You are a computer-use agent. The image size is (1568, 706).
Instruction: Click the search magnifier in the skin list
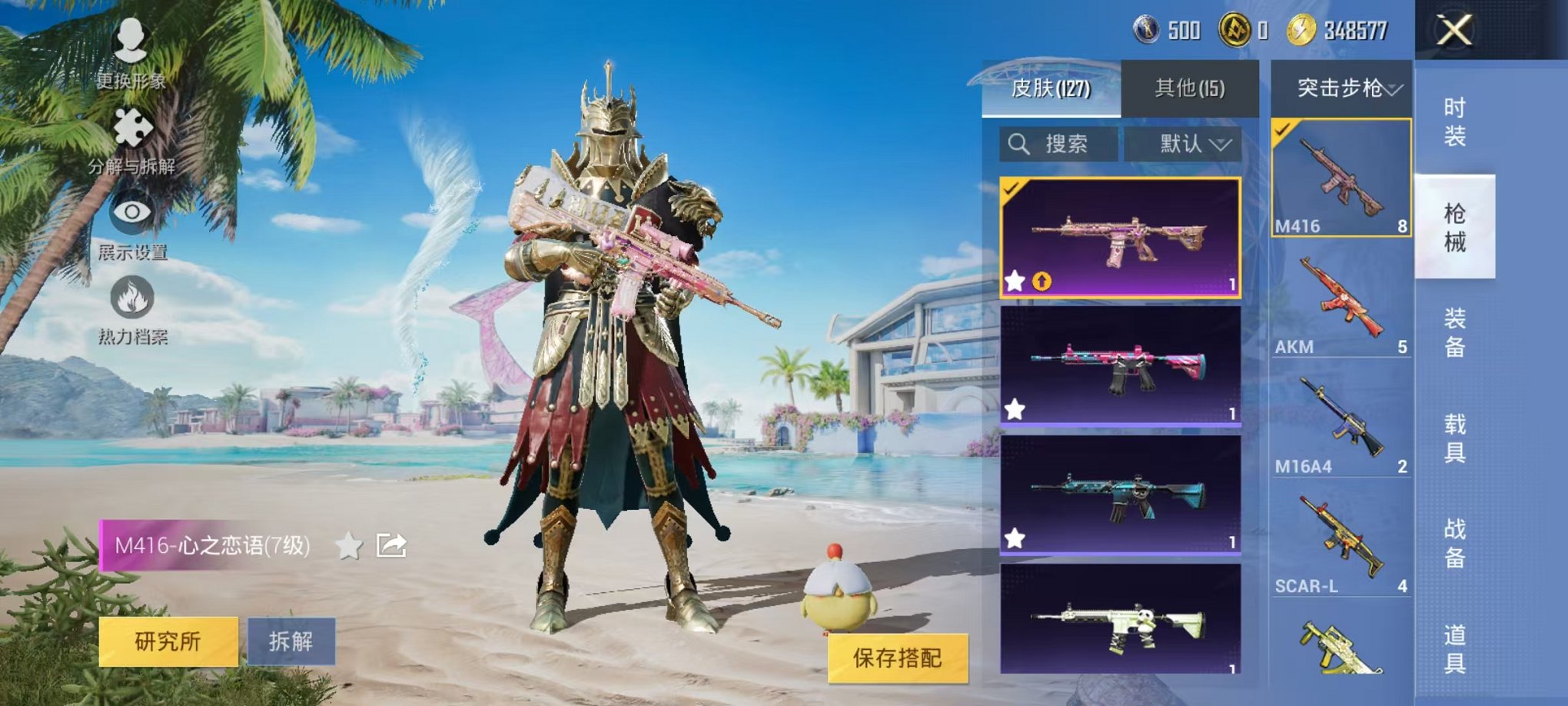1020,143
